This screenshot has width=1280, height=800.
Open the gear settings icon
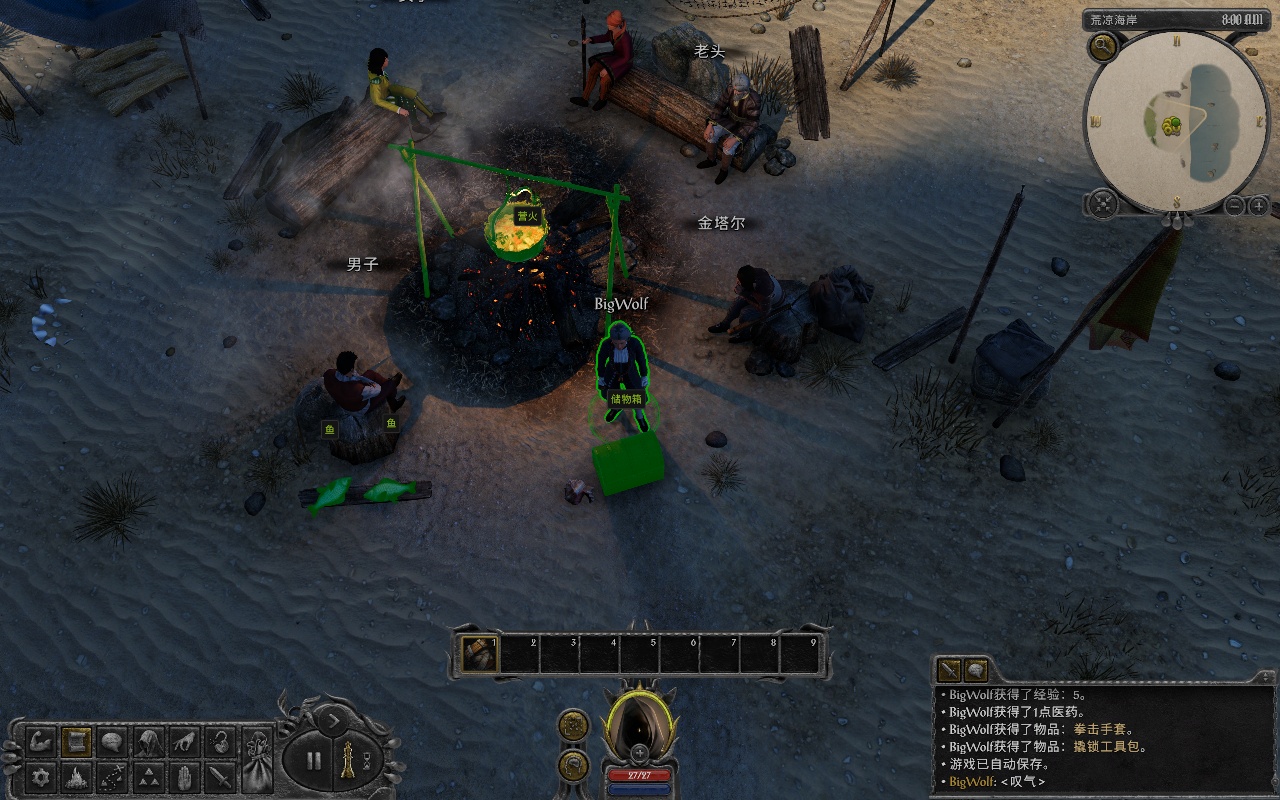point(41,777)
